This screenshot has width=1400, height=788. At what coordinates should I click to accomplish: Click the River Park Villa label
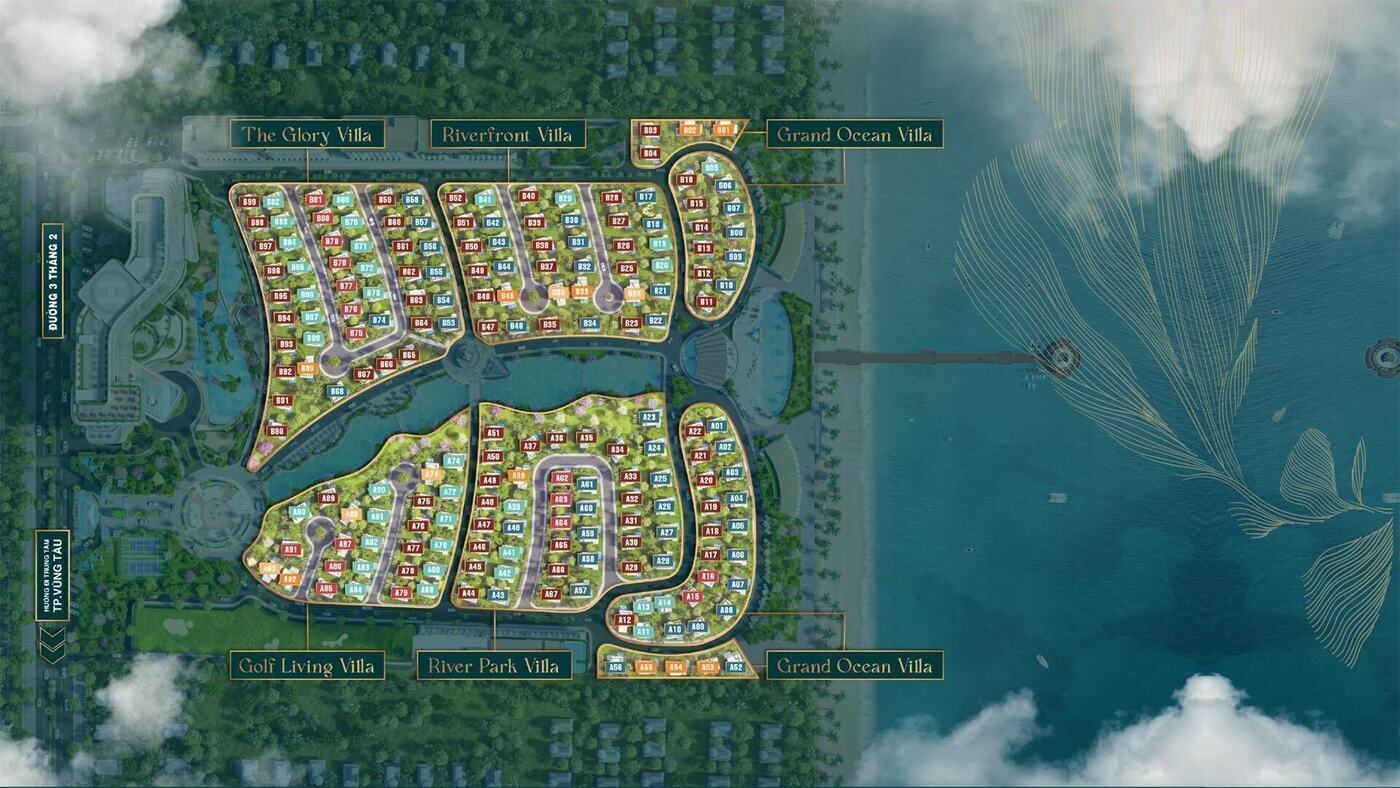pos(494,666)
